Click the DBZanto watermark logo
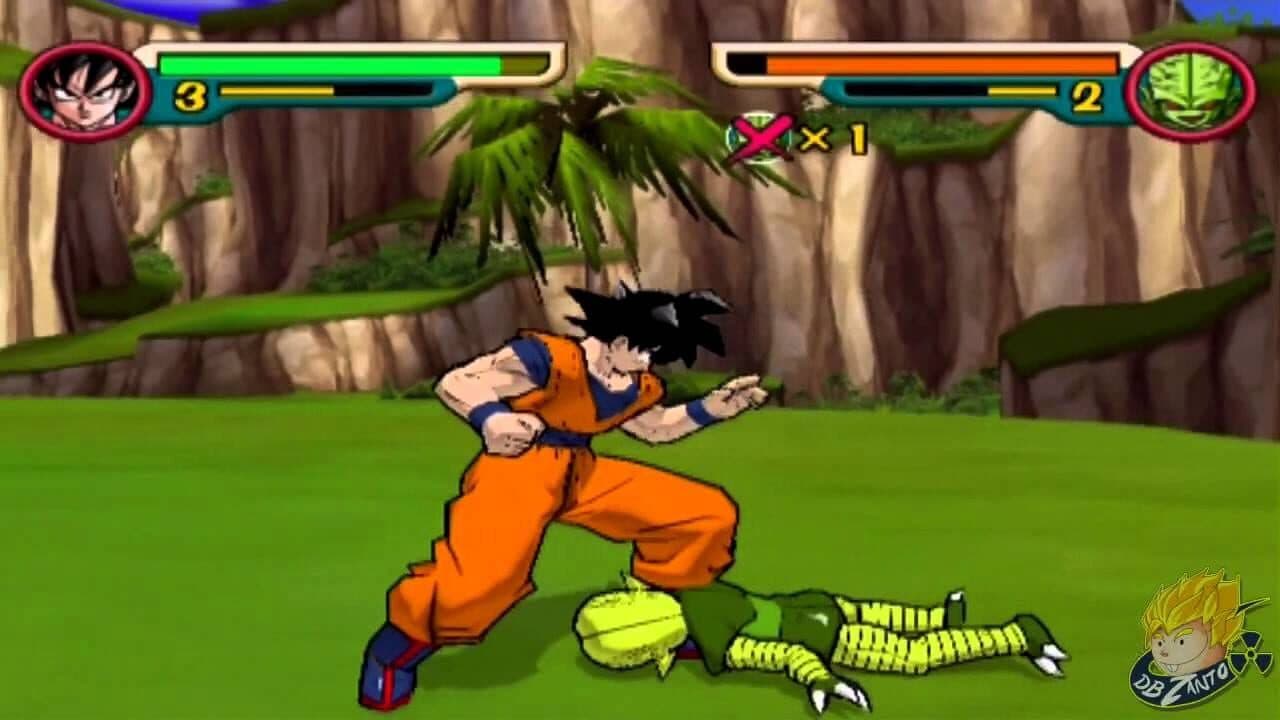Screen dimensions: 1280x720 (1180, 650)
